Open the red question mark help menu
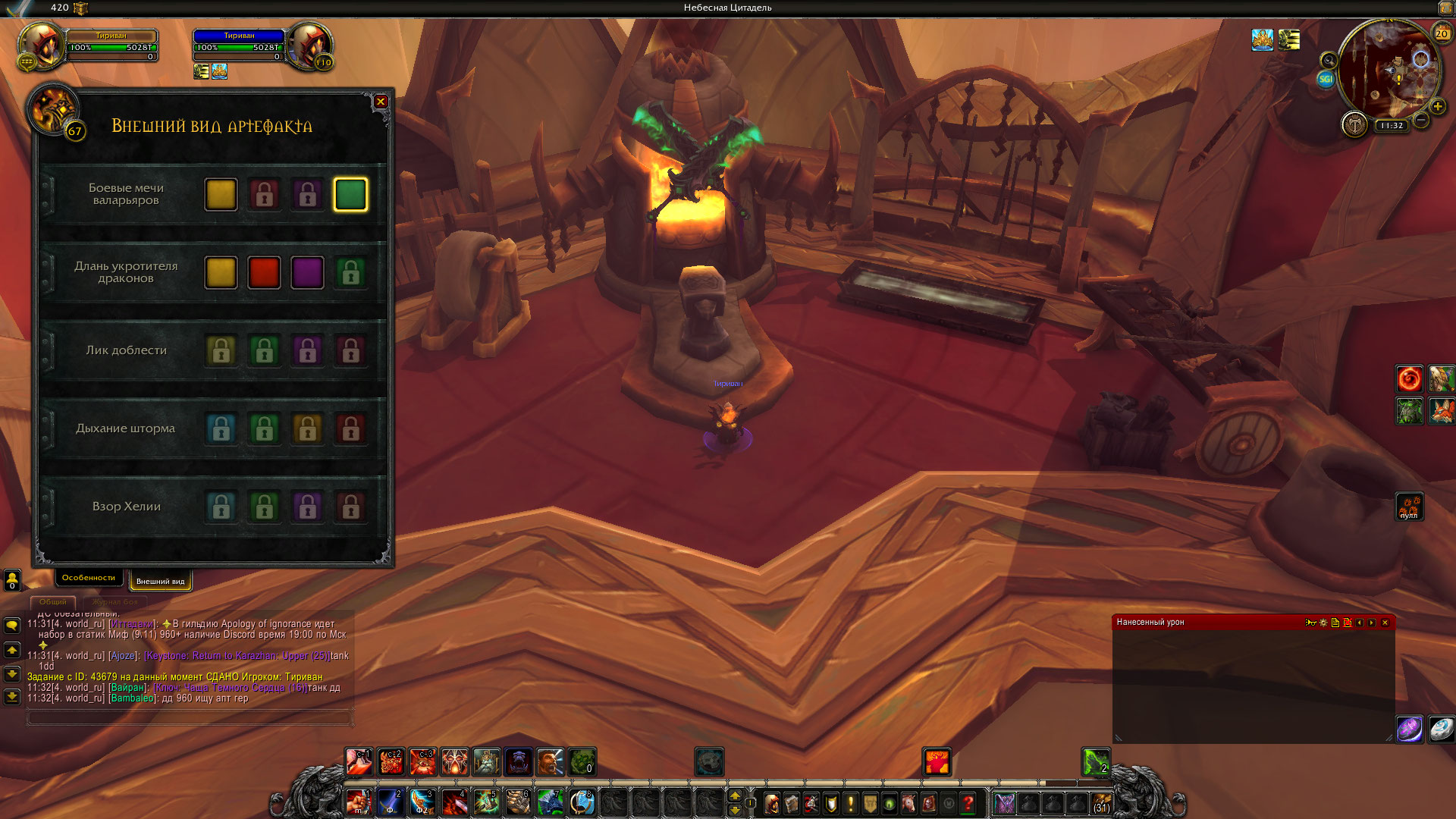The width and height of the screenshot is (1456, 819). click(x=968, y=802)
